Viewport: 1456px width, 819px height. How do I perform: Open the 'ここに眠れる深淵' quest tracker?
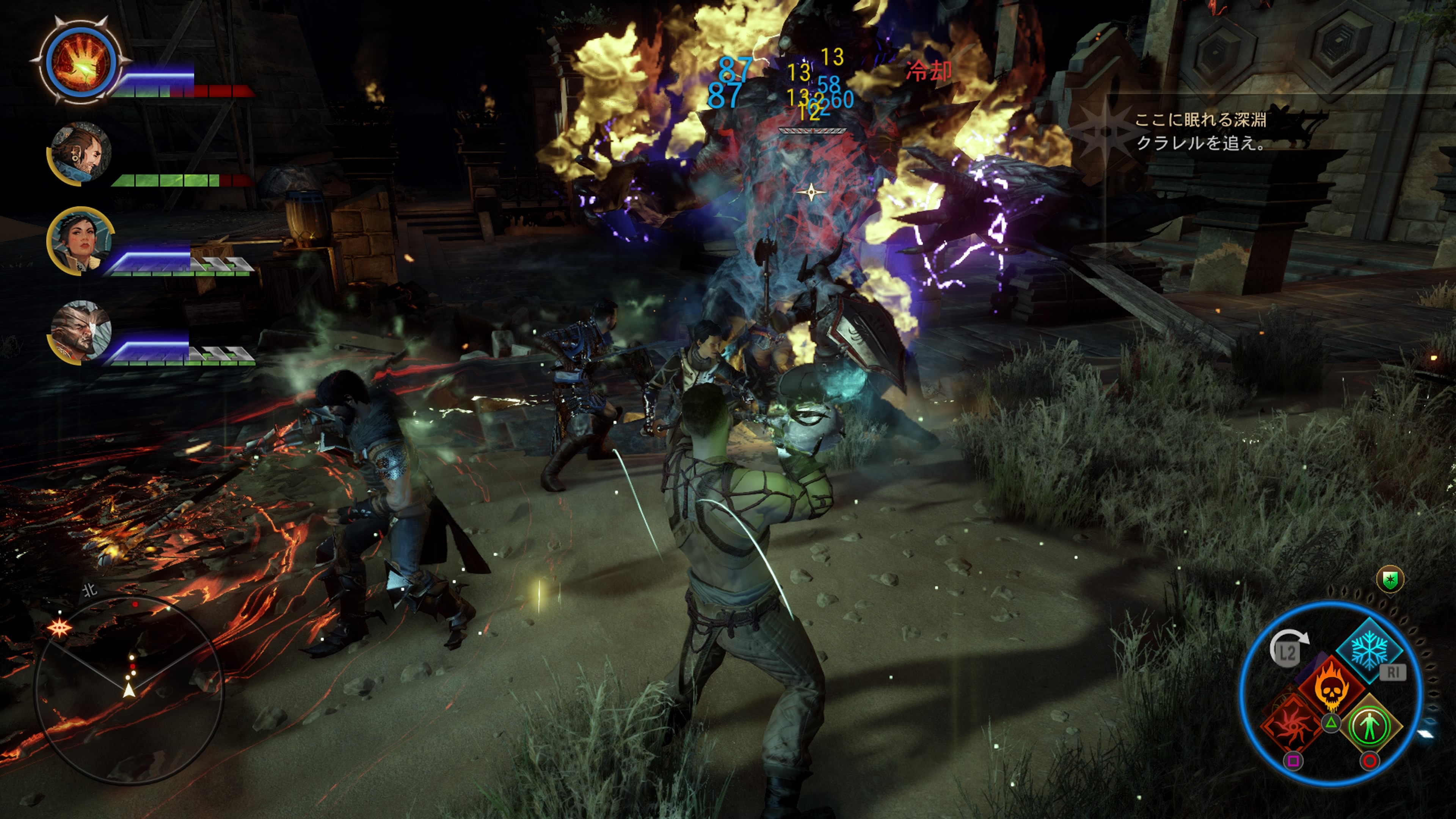point(1200,131)
